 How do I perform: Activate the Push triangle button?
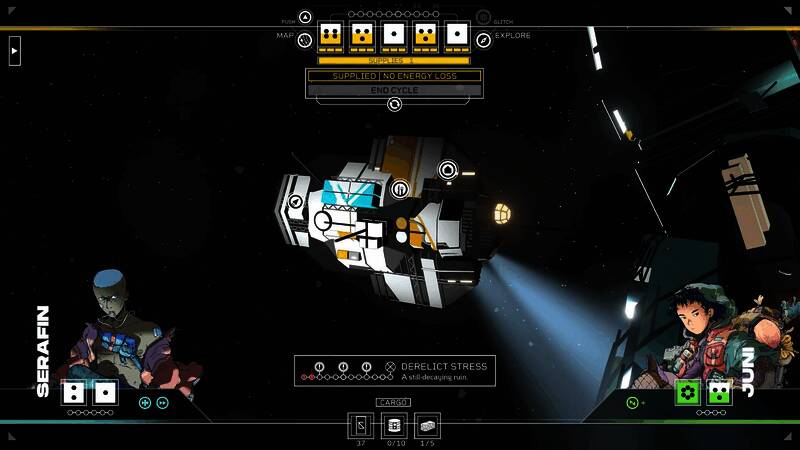click(305, 17)
